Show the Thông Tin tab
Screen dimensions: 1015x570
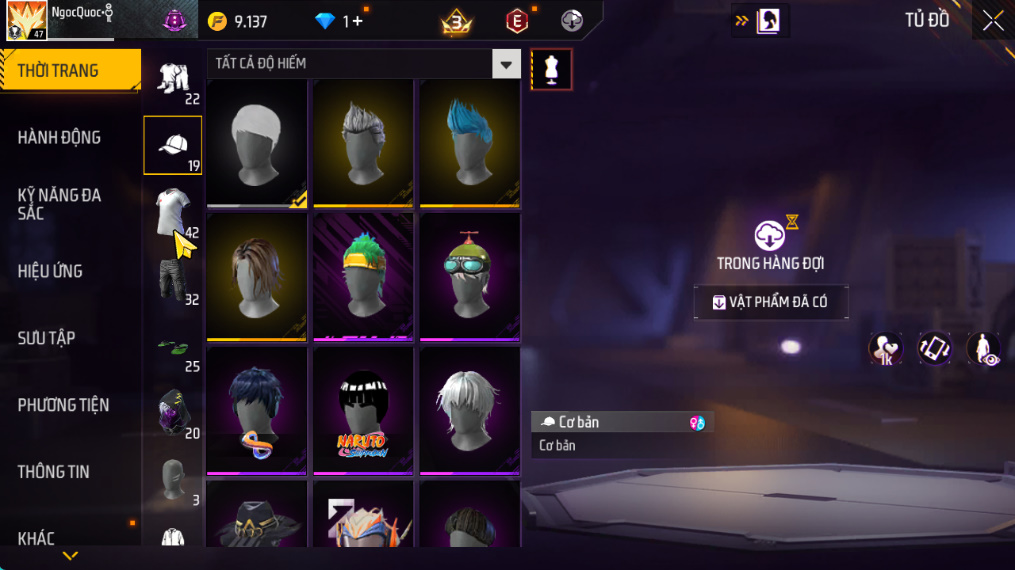[x=54, y=472]
